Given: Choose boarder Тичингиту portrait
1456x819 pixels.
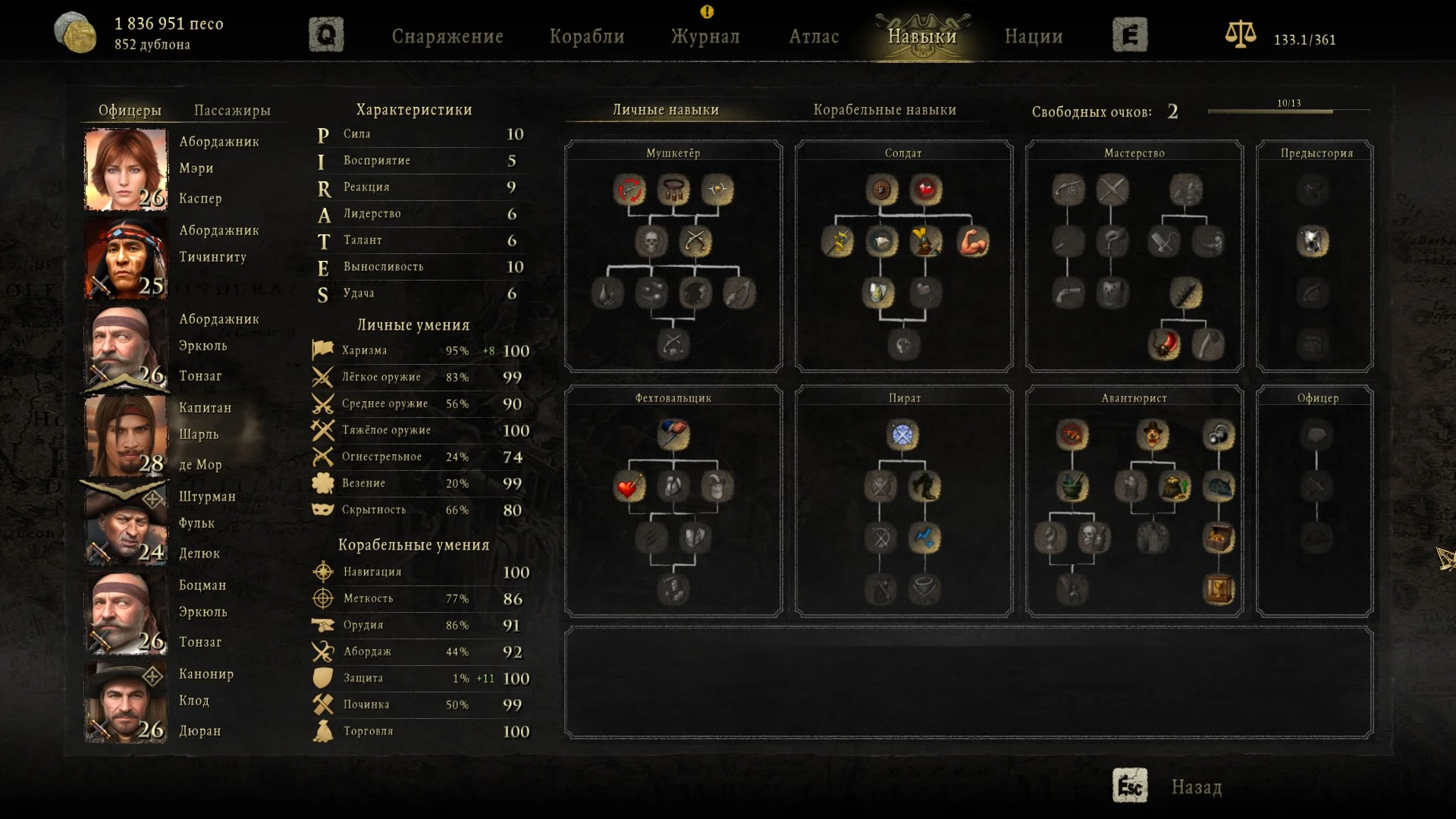Looking at the screenshot, I should tap(126, 259).
